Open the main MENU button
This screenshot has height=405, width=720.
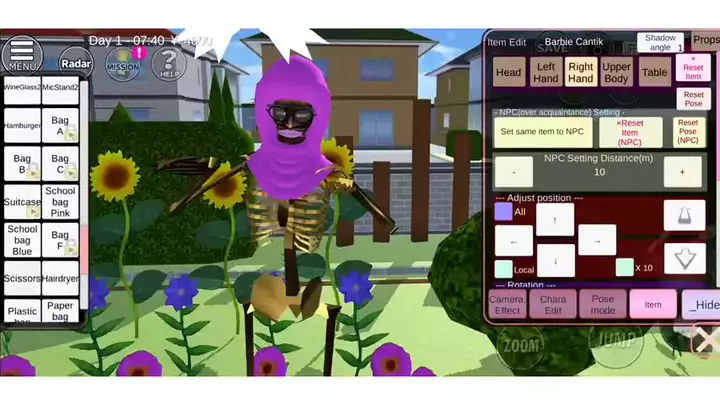(21, 56)
